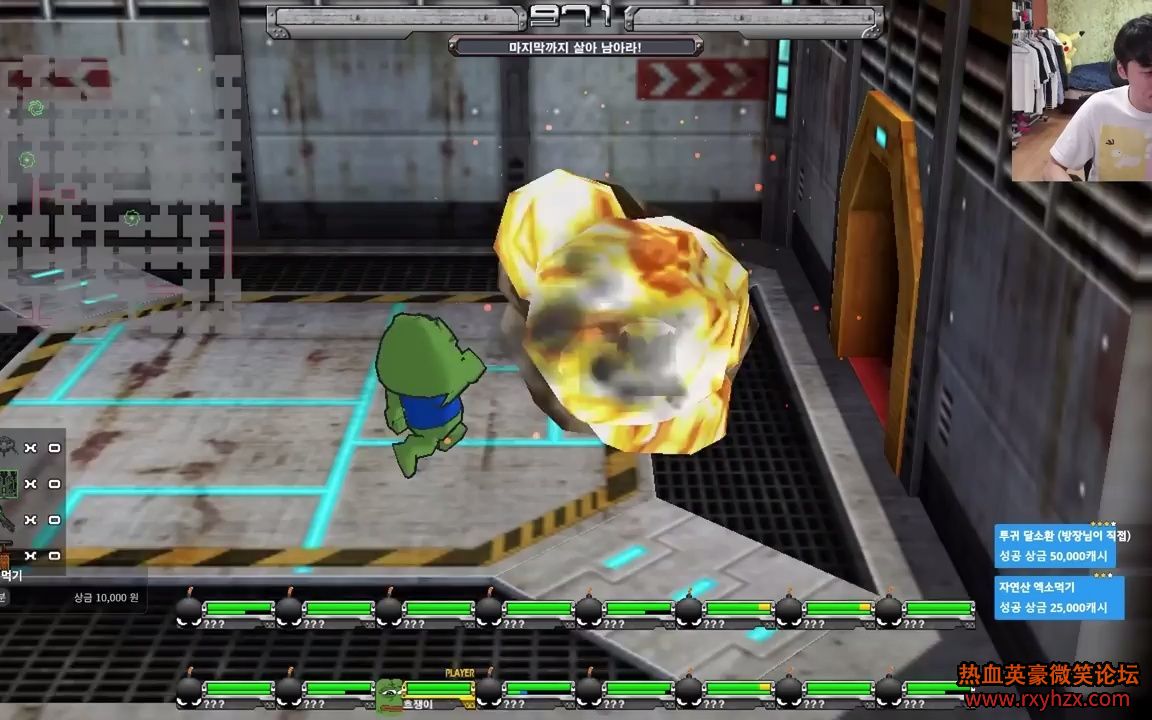Click the "마지막까지 살아 남아라!" objective banner
This screenshot has width=1152, height=720.
(x=574, y=46)
